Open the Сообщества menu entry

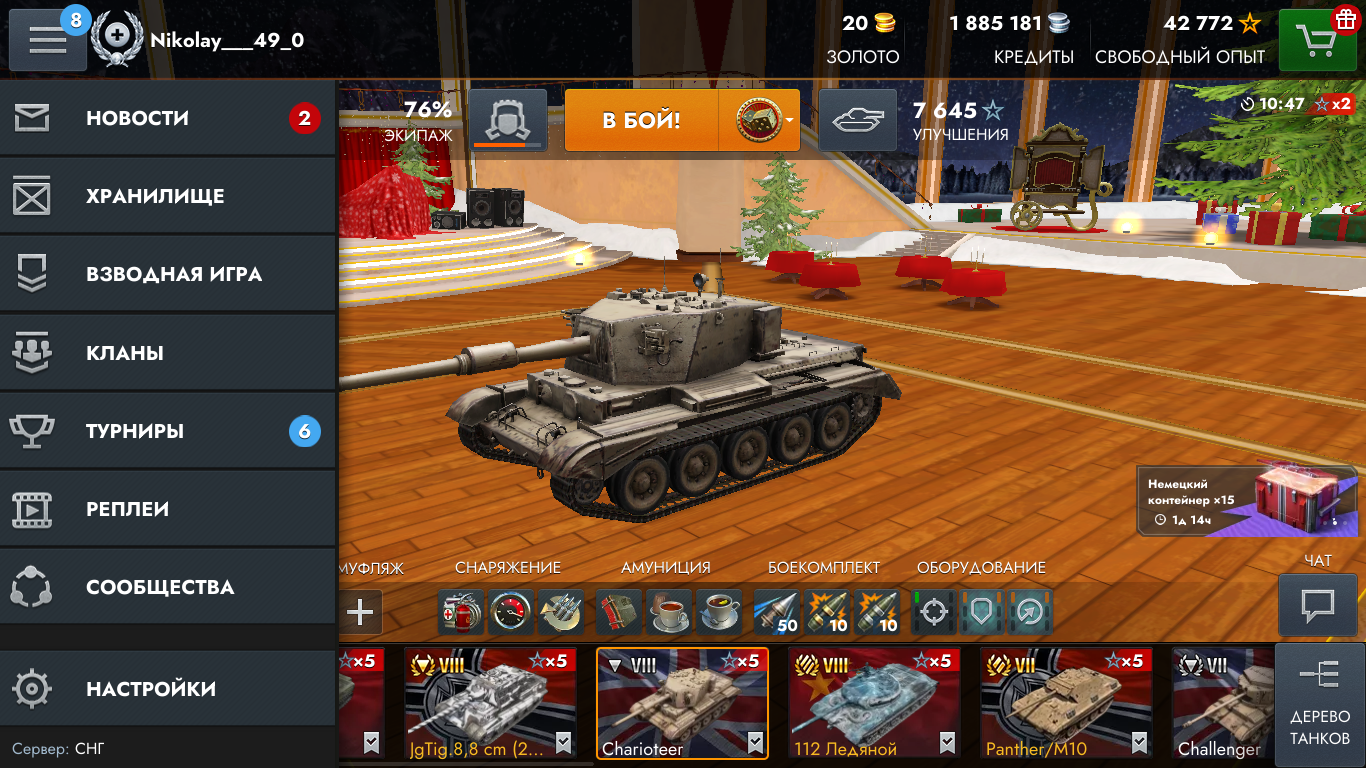(x=167, y=587)
